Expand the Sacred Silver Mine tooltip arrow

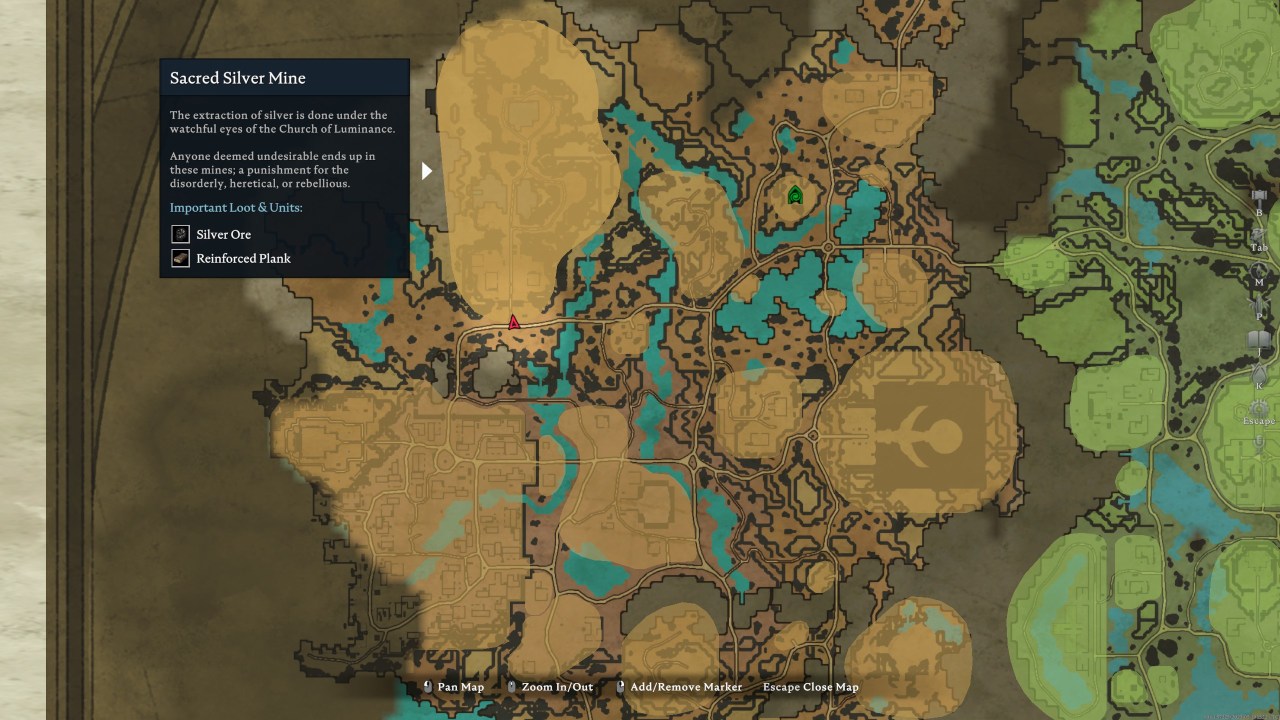[427, 170]
